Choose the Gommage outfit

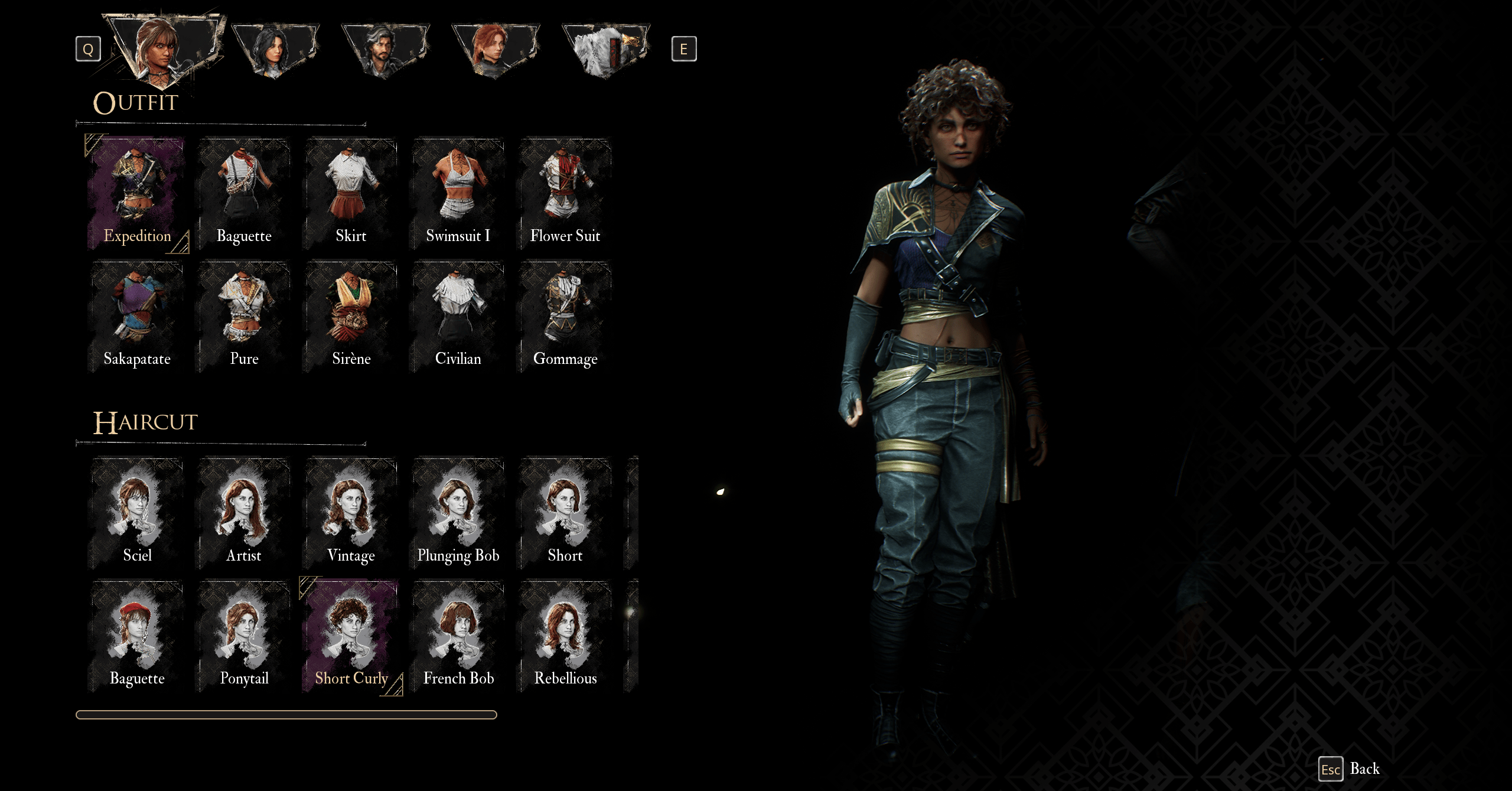pos(565,316)
